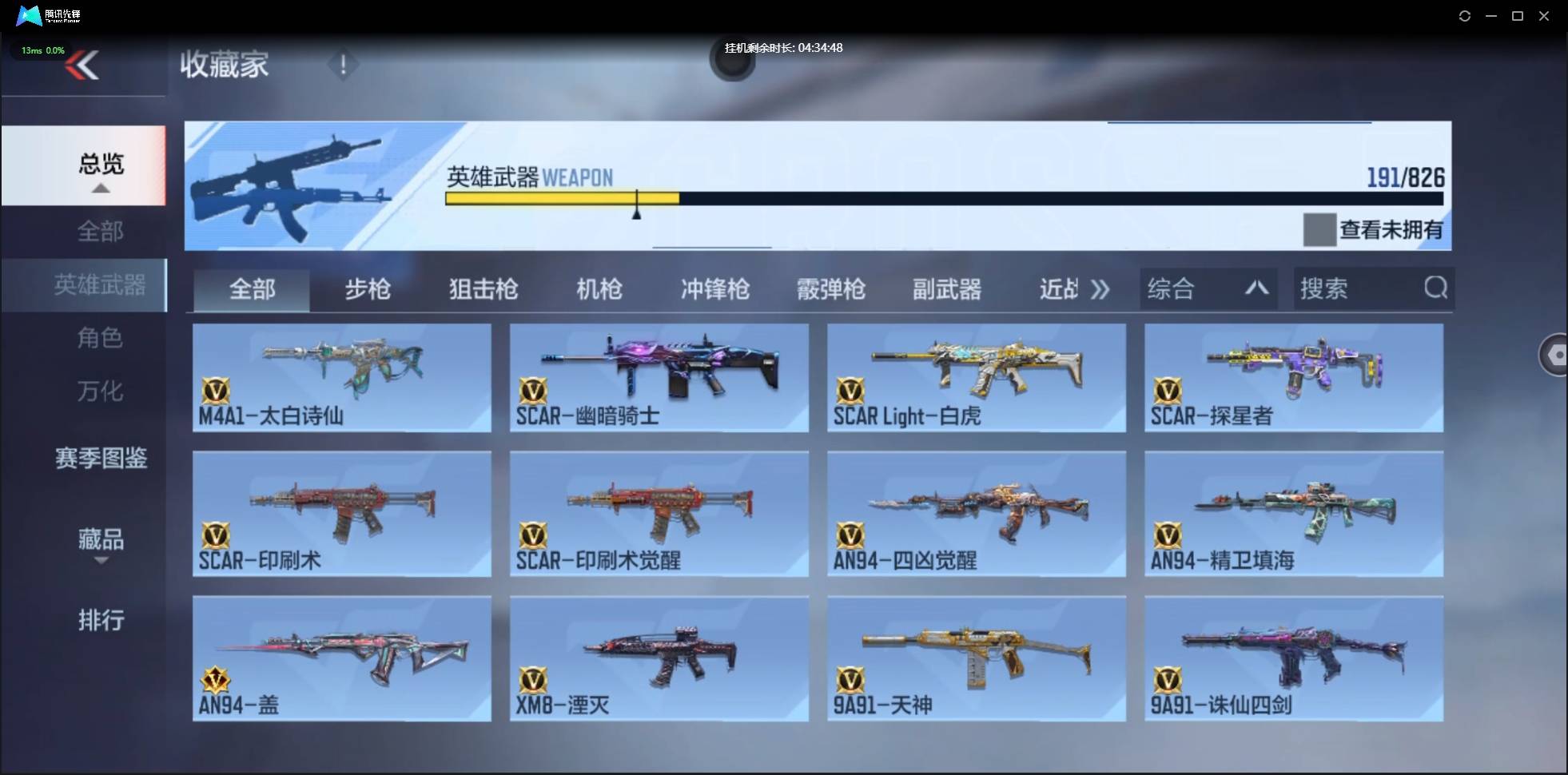
Task: Click the exclamation notice beside 收藏家
Action: tap(344, 65)
